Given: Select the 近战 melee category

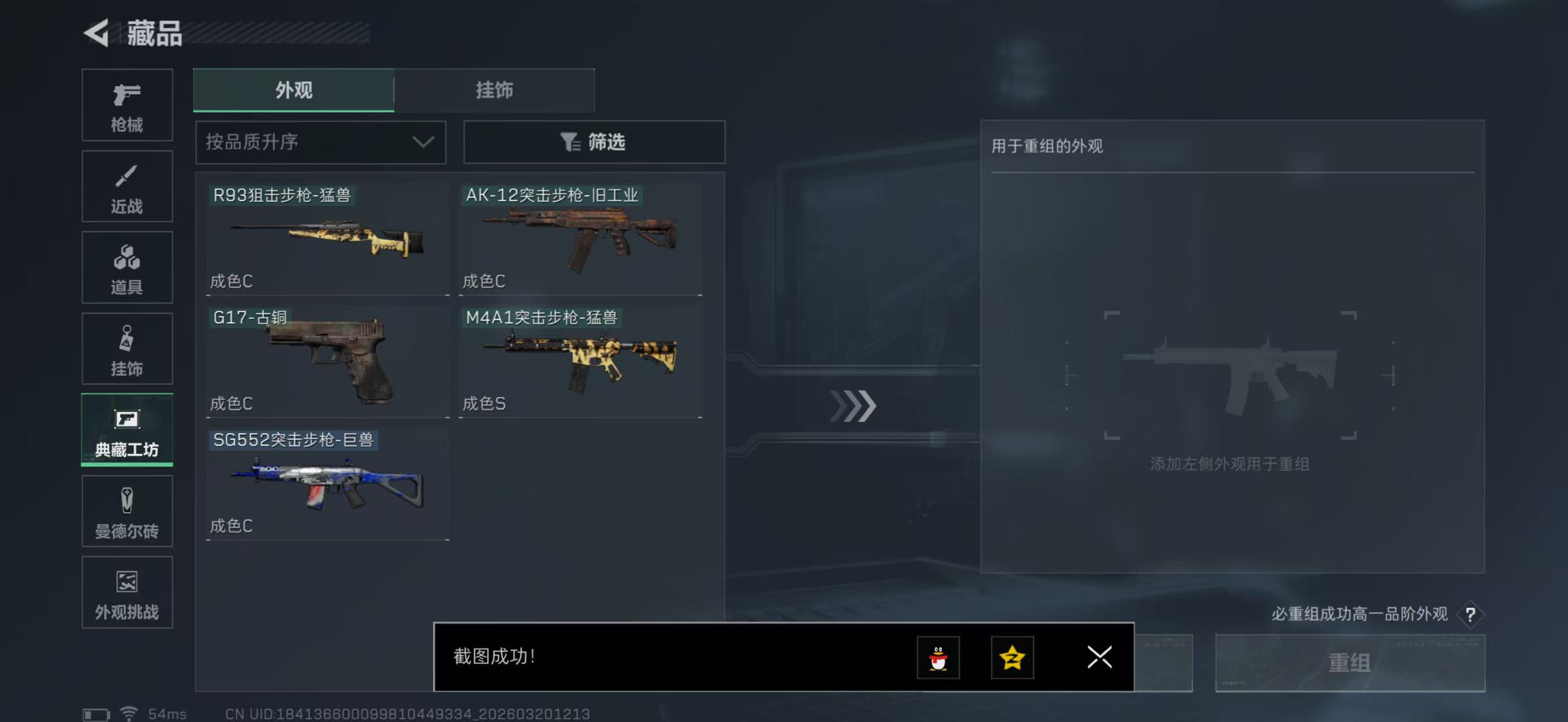Looking at the screenshot, I should 127,186.
